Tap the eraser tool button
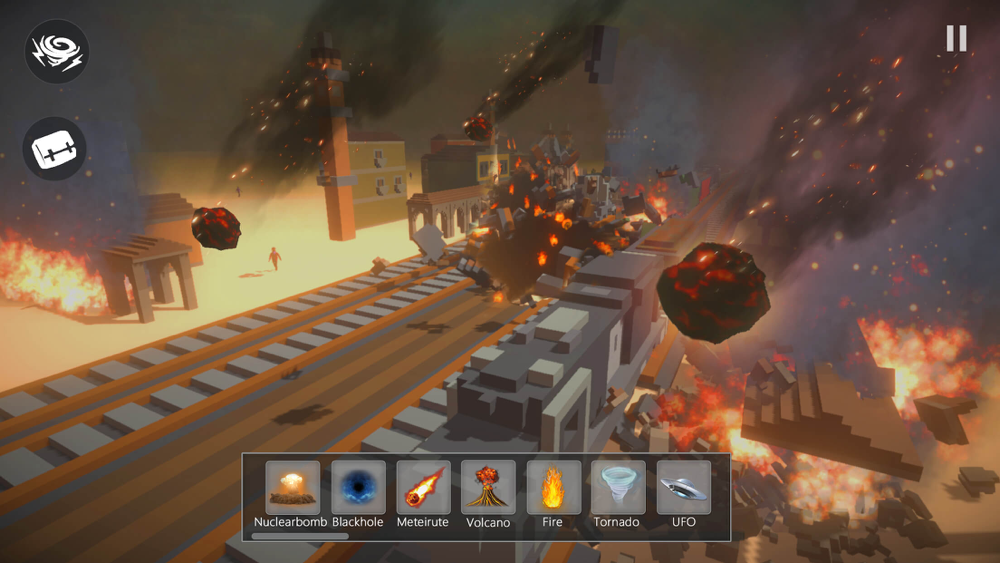The image size is (1000, 563). (55, 150)
